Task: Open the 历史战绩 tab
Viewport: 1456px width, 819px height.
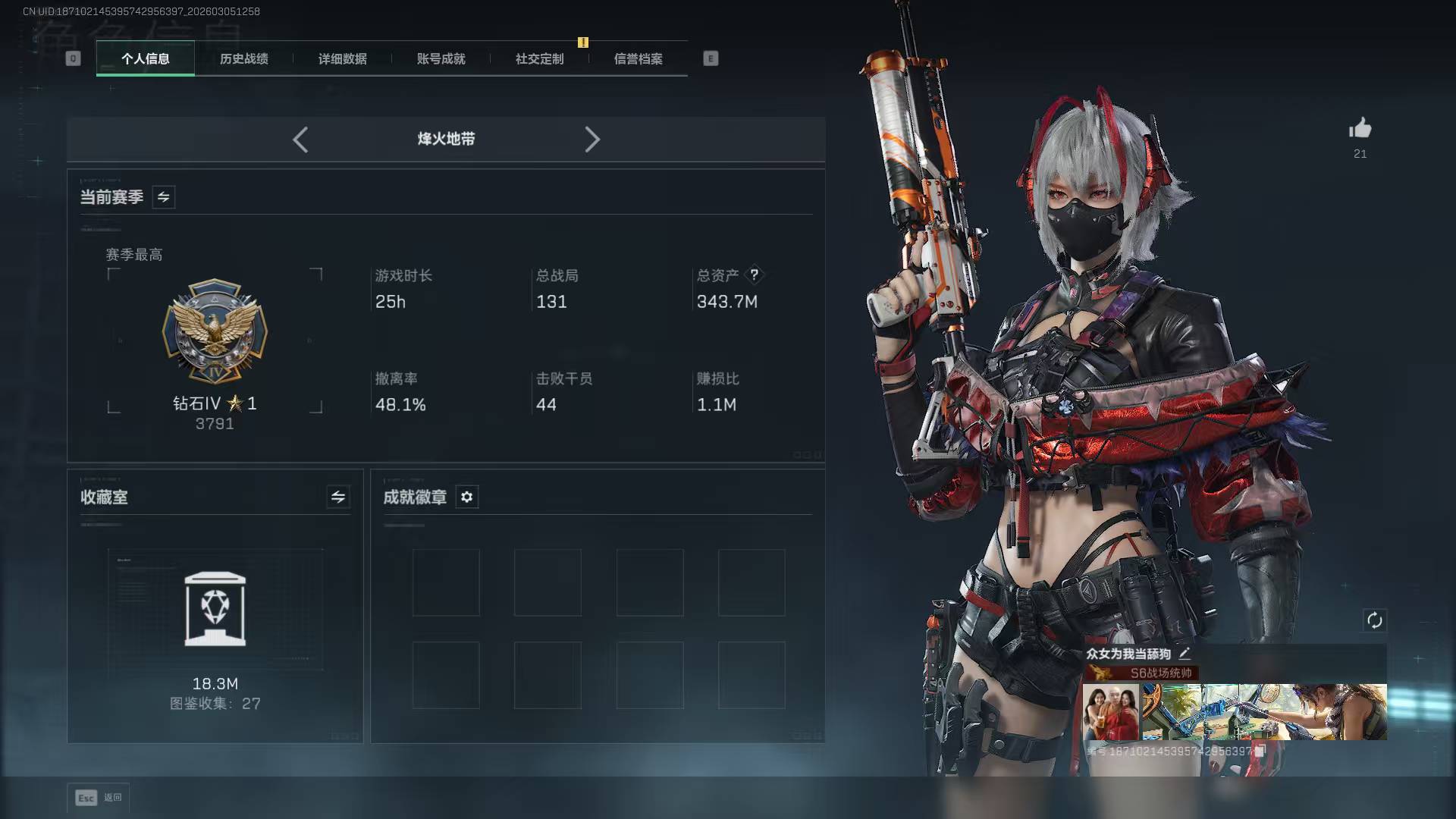Action: (x=243, y=59)
